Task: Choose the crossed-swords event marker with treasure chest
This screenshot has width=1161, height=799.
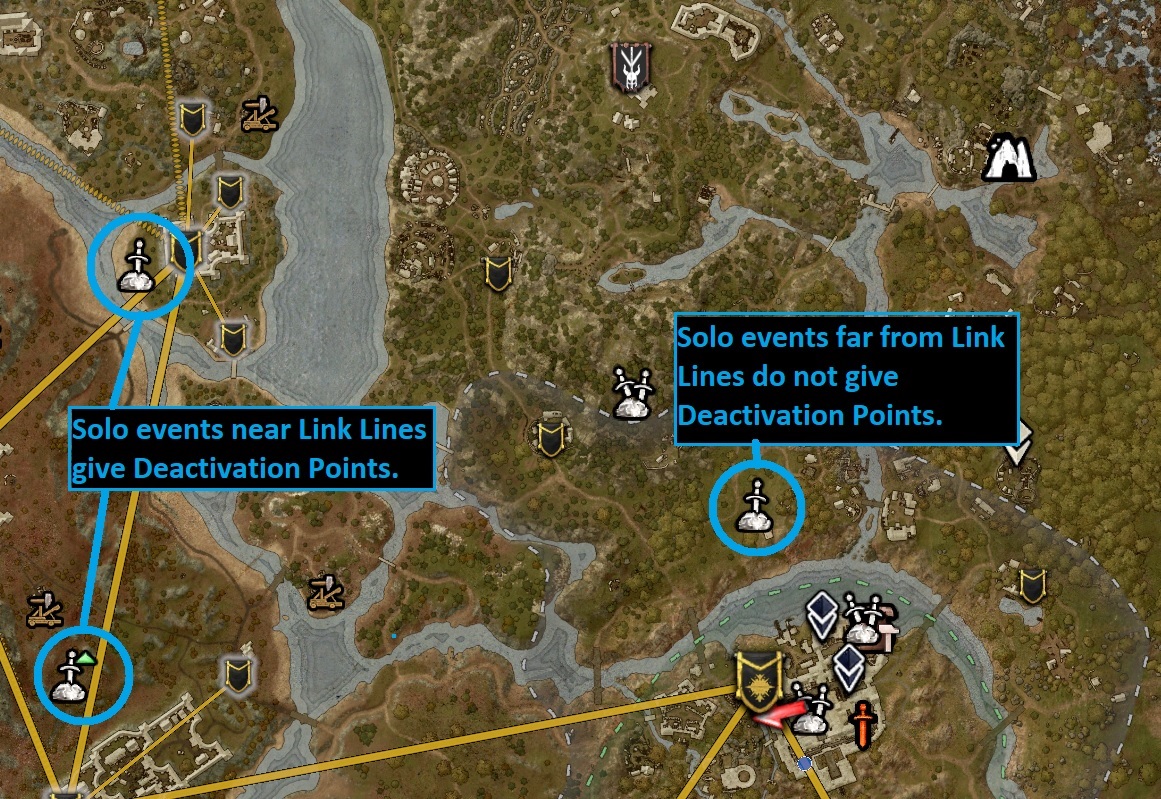Action: pos(863,621)
